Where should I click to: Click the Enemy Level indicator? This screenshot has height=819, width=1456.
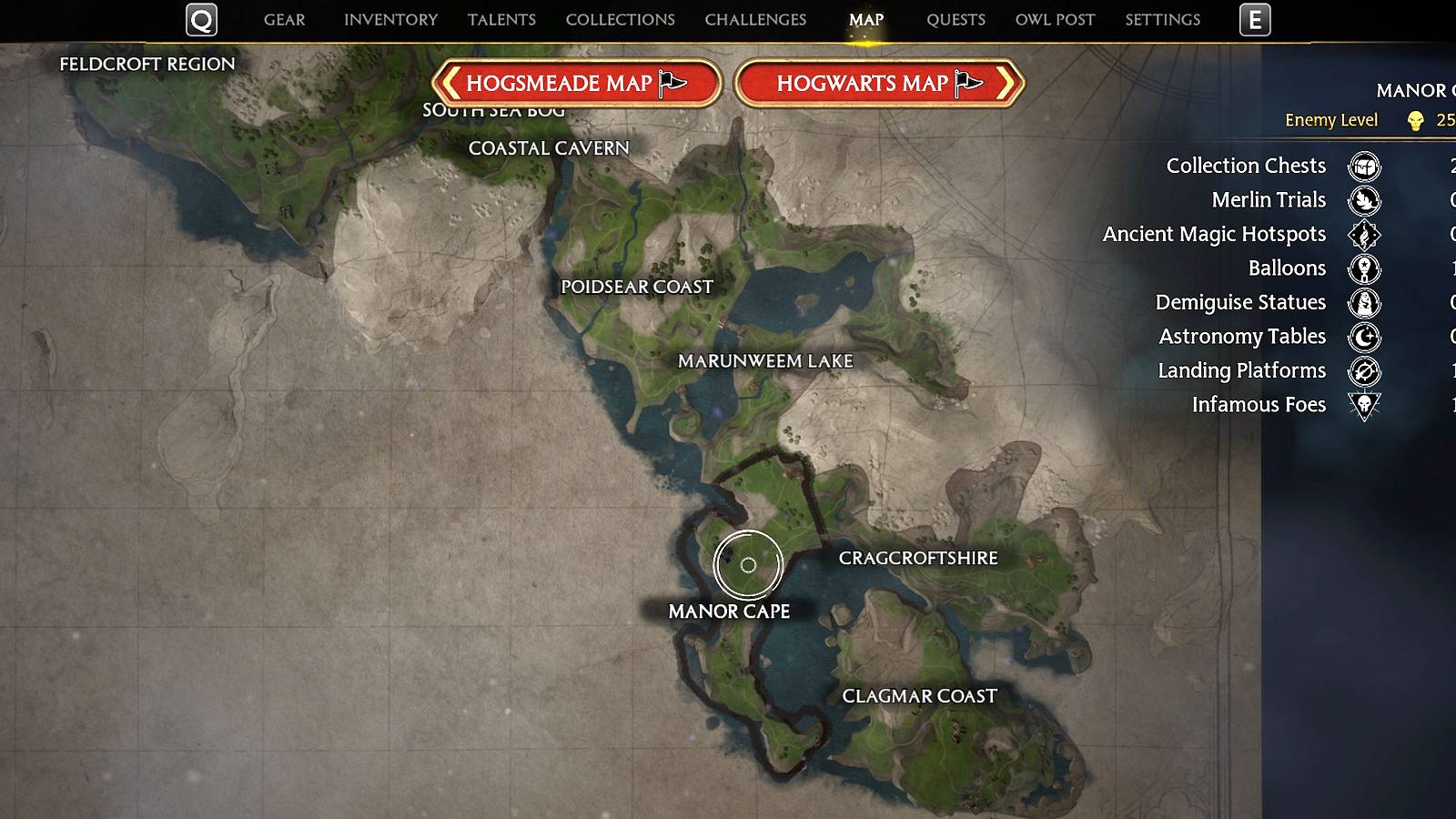point(1330,120)
